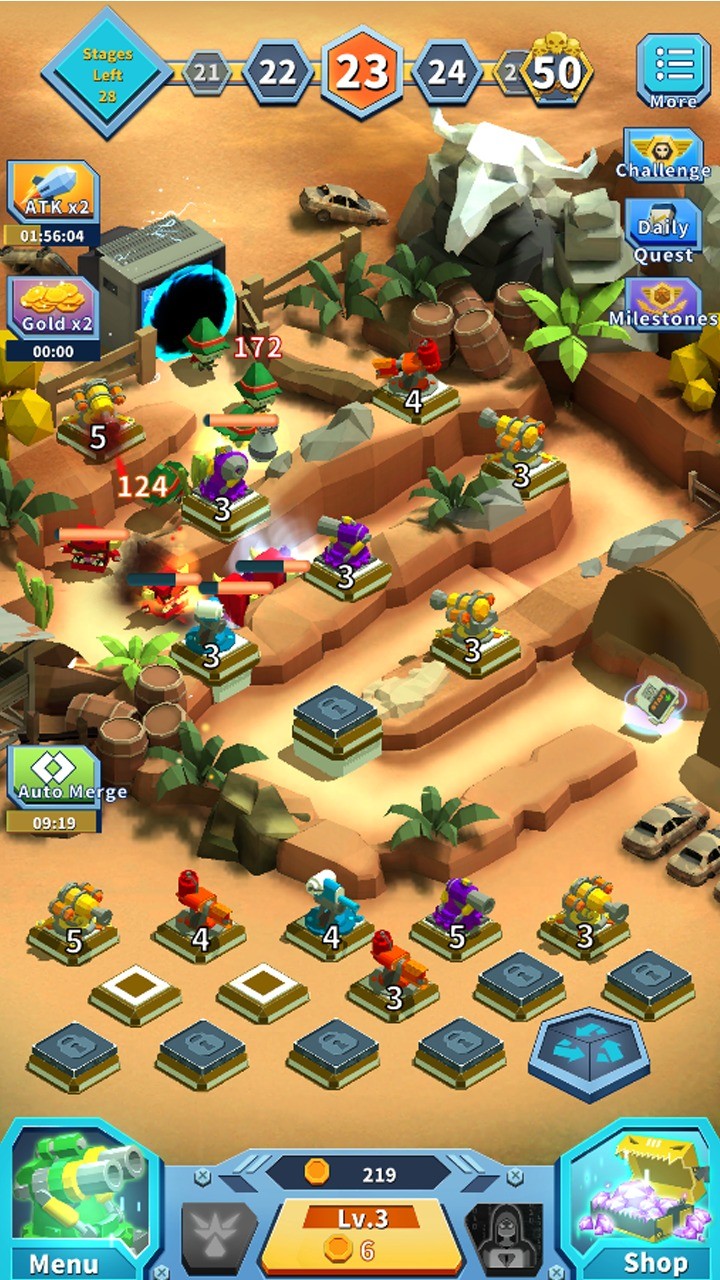Select the stage 50 boss skull marker
This screenshot has height=1280, width=720.
pyautogui.click(x=558, y=70)
